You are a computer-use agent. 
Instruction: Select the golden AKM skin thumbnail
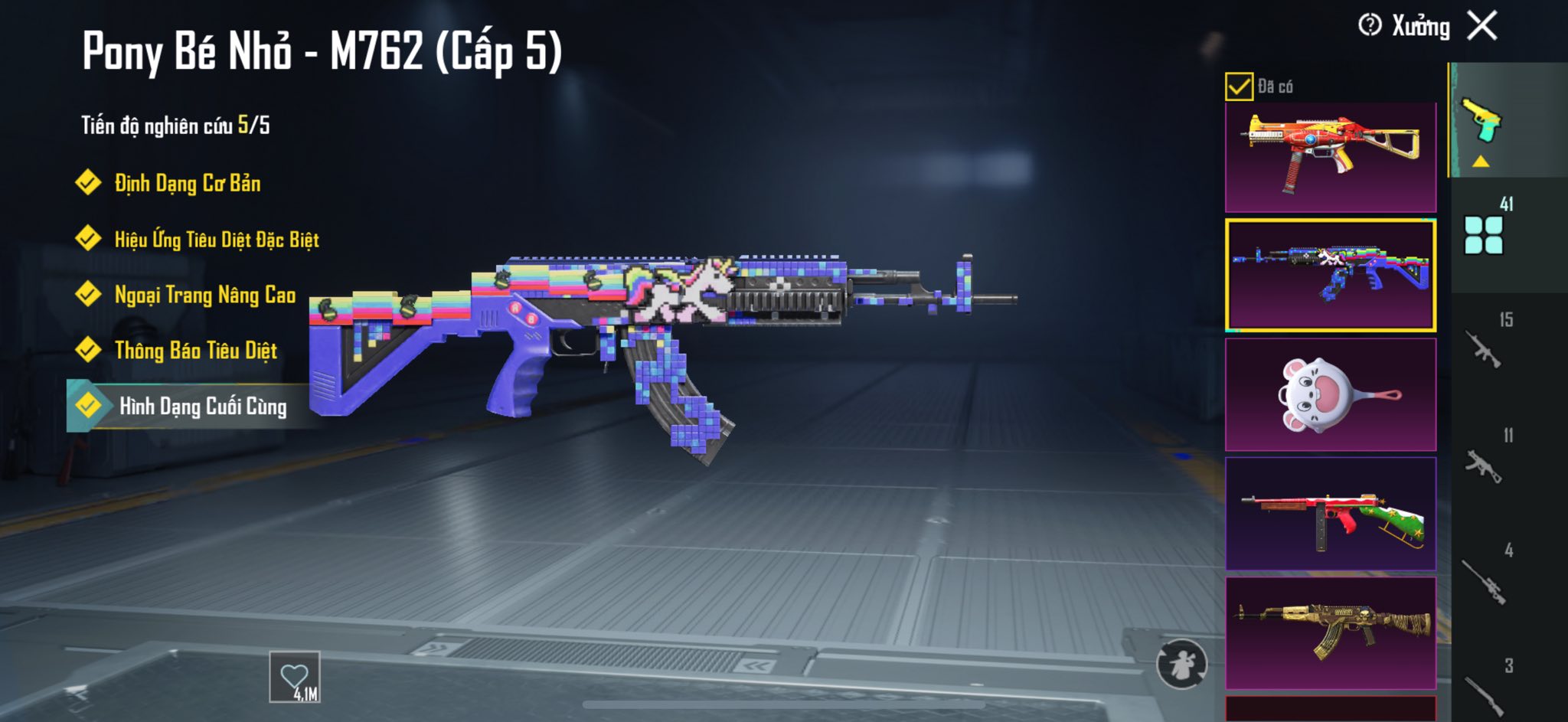point(1331,633)
